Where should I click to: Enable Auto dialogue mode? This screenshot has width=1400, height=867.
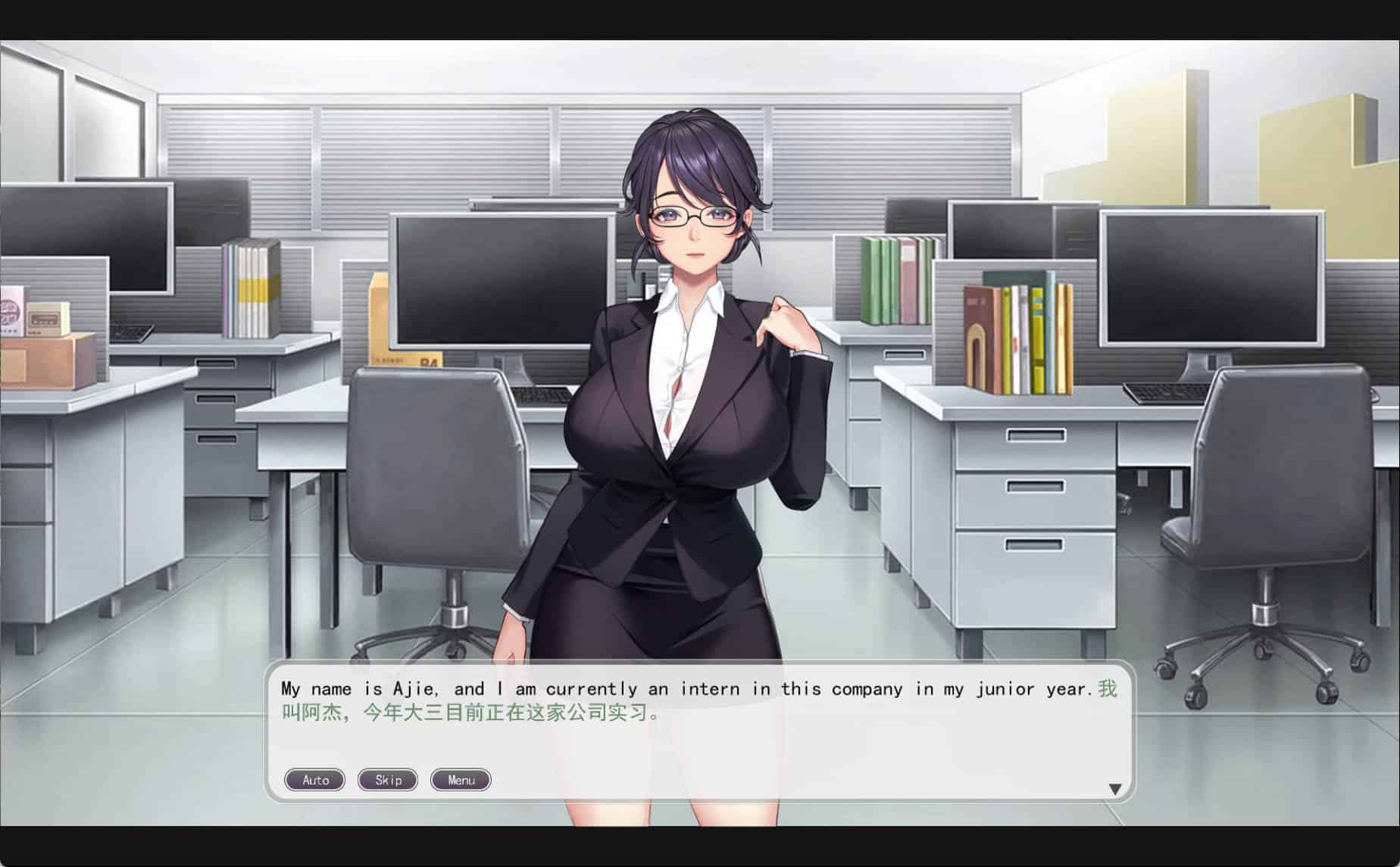[x=314, y=780]
